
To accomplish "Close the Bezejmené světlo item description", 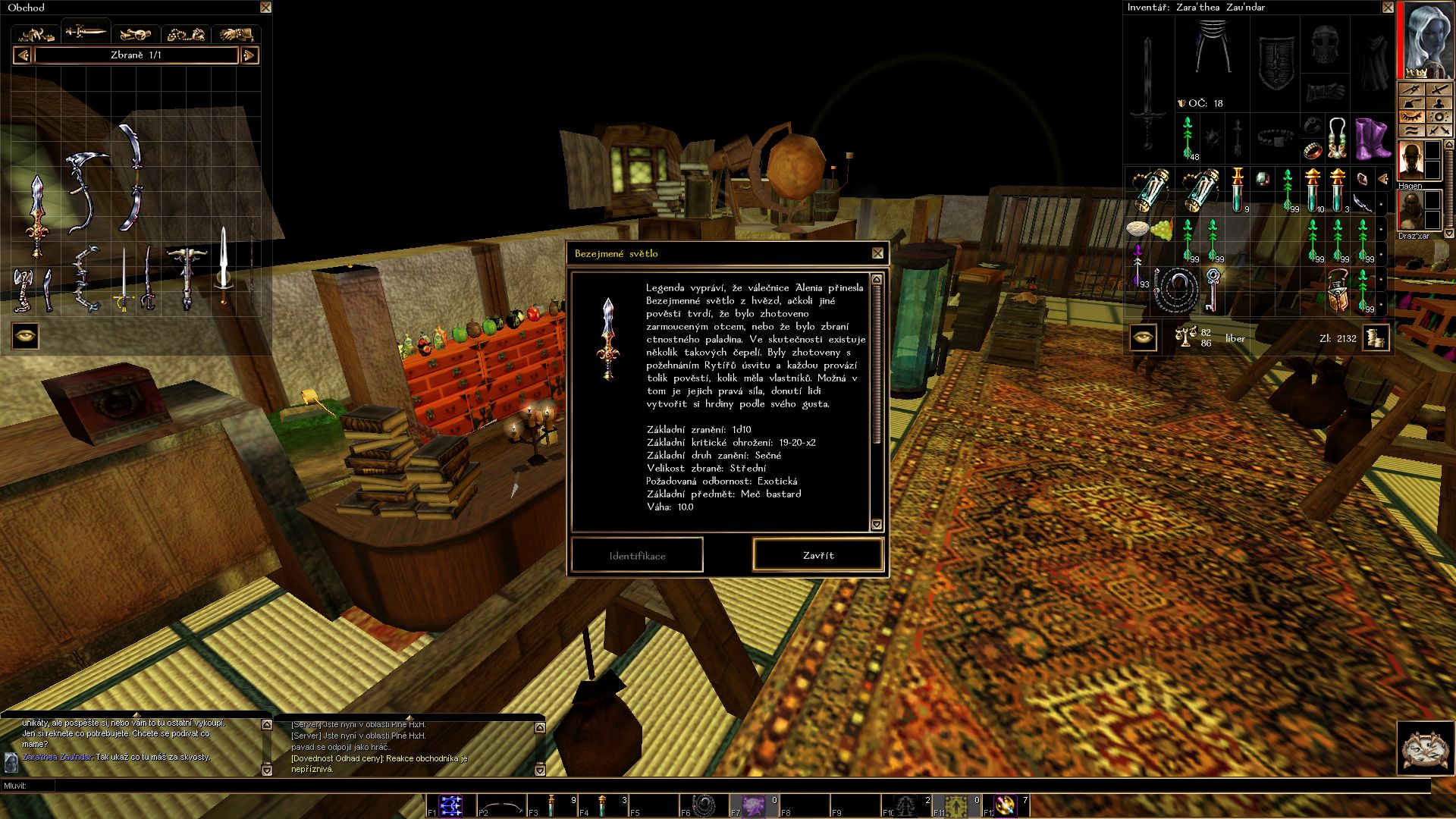I will 877,253.
